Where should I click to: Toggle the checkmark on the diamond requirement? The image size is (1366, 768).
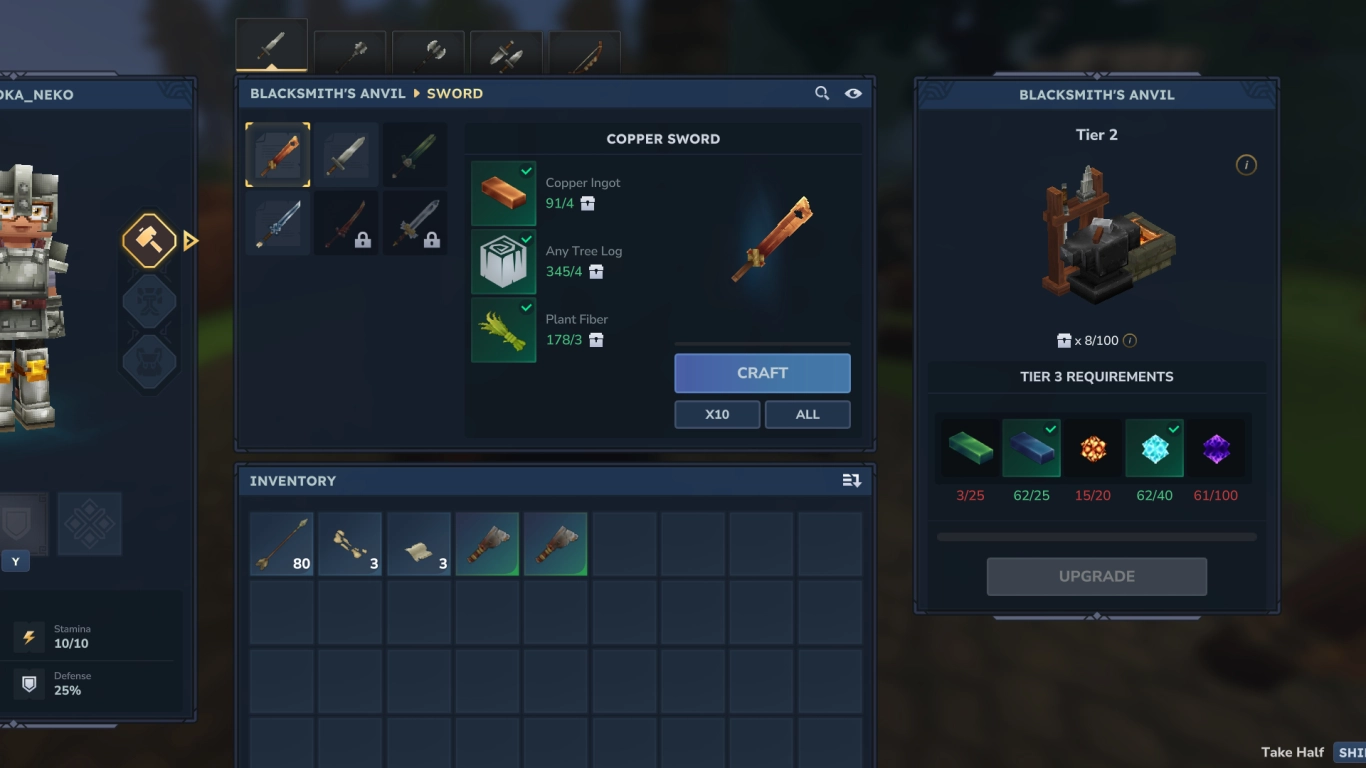1176,428
